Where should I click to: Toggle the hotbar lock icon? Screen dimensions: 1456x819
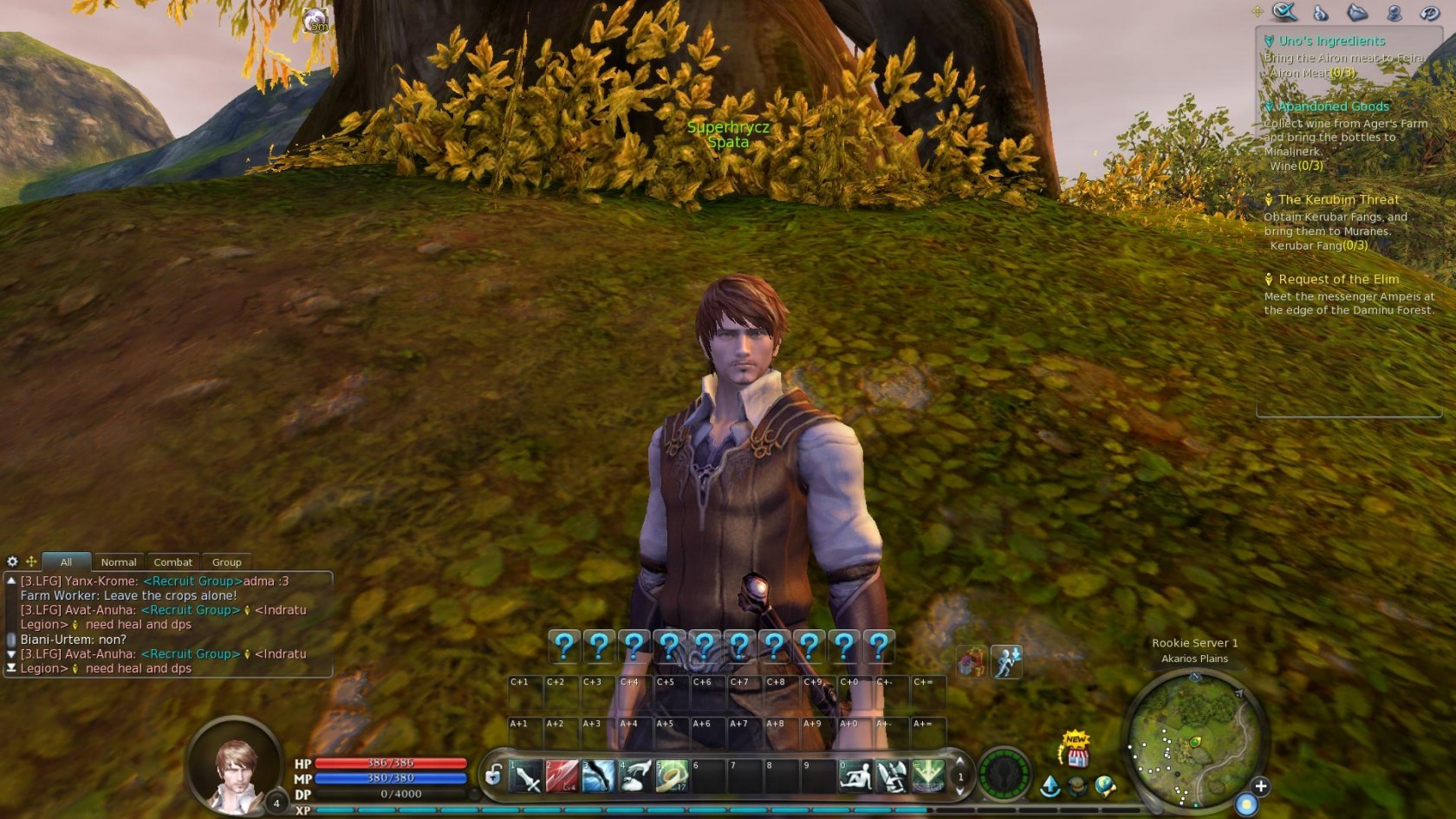coord(493,775)
